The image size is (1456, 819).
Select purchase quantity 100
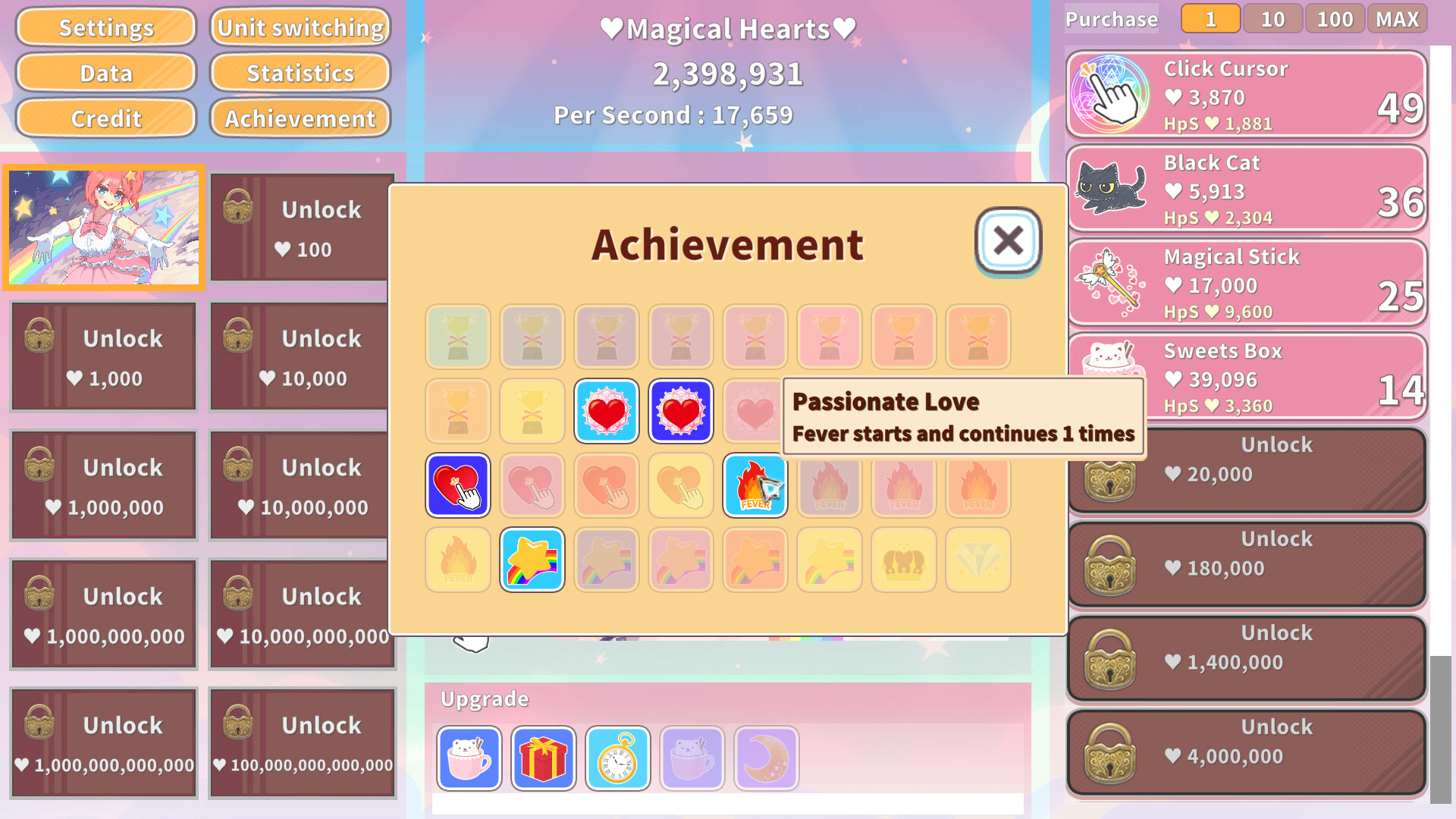coord(1334,19)
